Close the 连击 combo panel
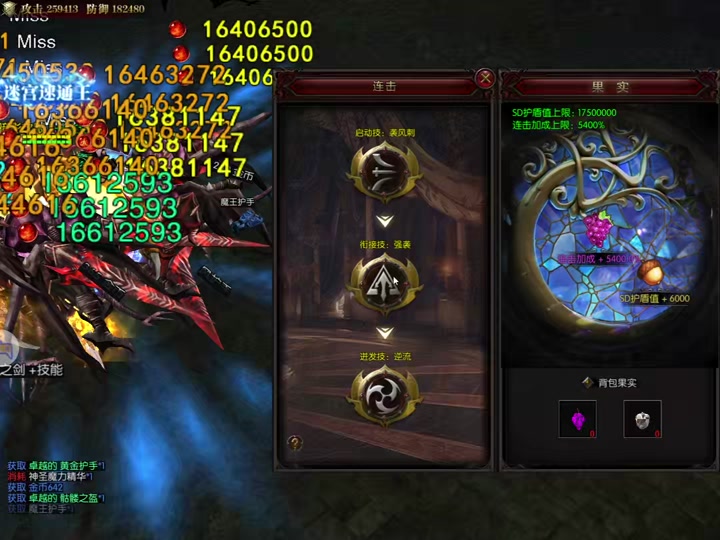Image resolution: width=720 pixels, height=540 pixels. click(x=485, y=77)
